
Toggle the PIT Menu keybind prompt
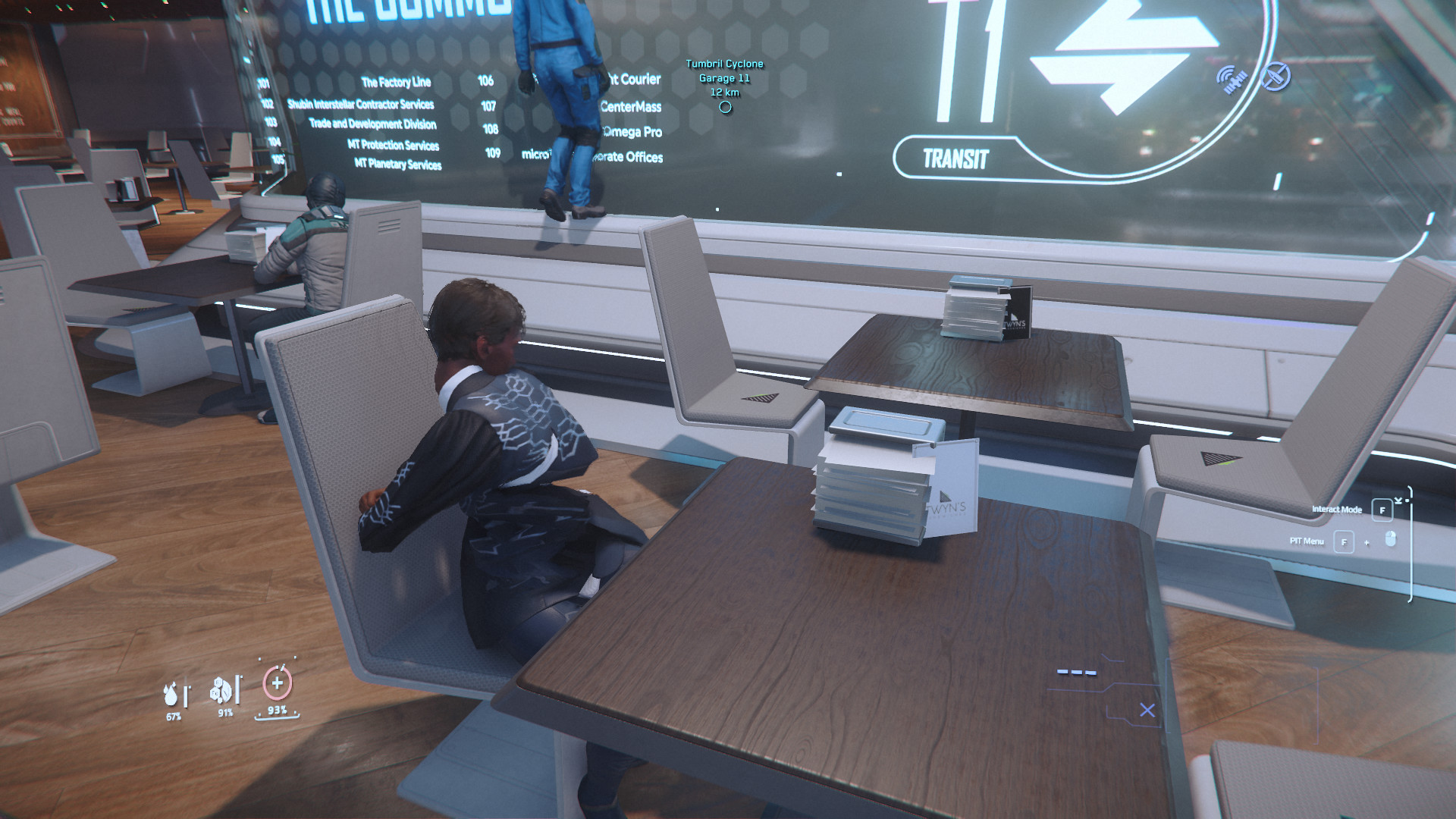1344,541
